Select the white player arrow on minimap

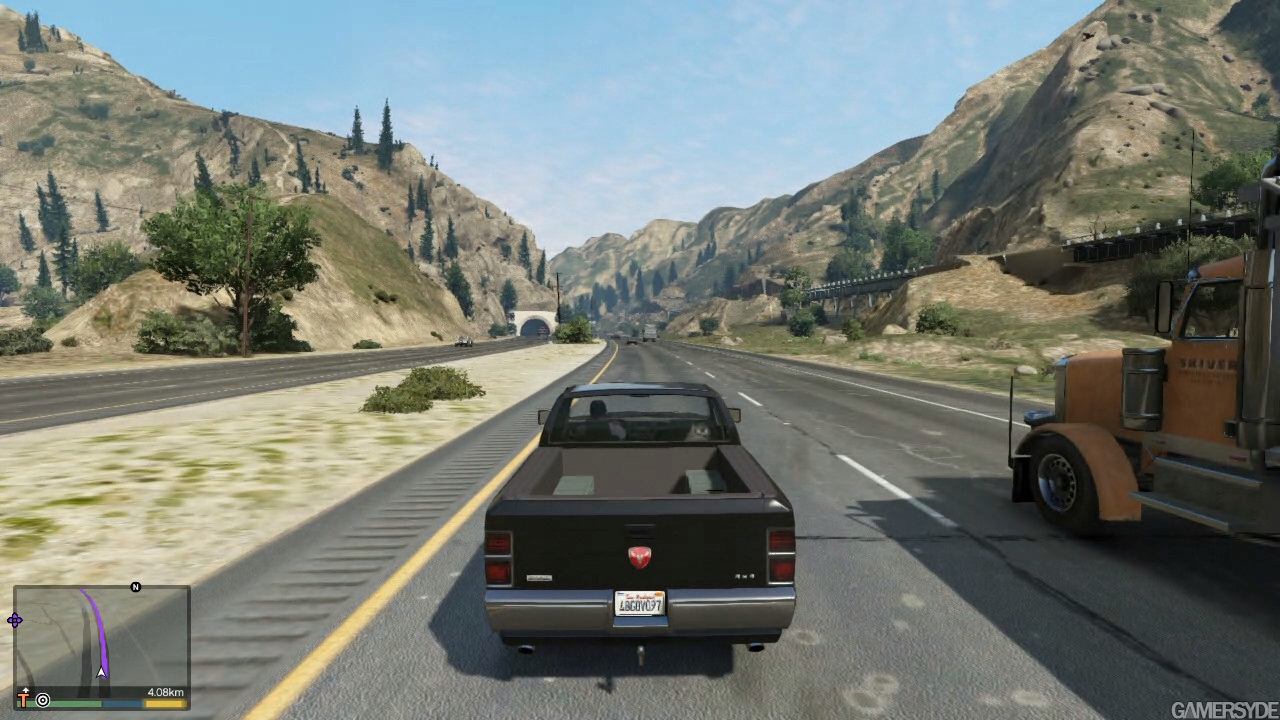(x=101, y=673)
